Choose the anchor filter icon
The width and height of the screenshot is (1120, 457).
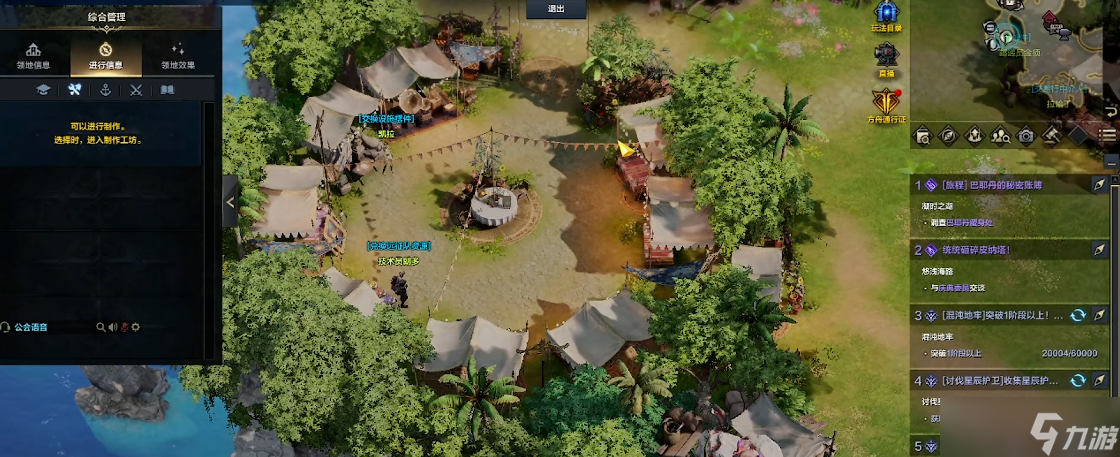click(105, 90)
